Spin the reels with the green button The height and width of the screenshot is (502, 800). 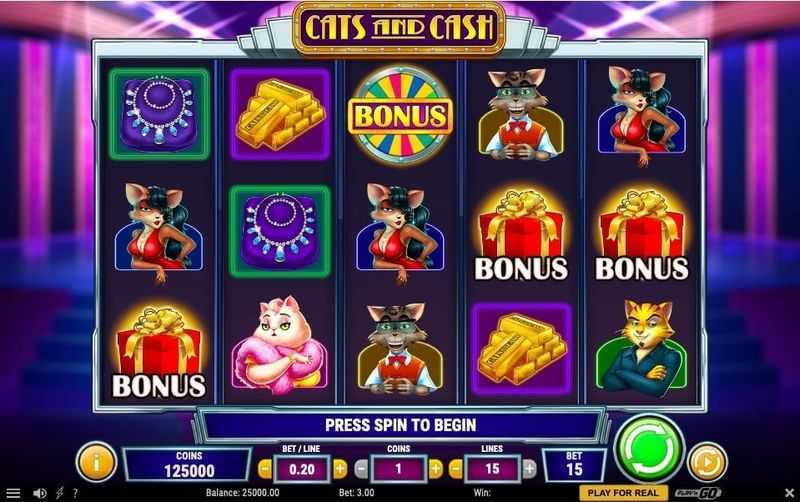(x=649, y=449)
